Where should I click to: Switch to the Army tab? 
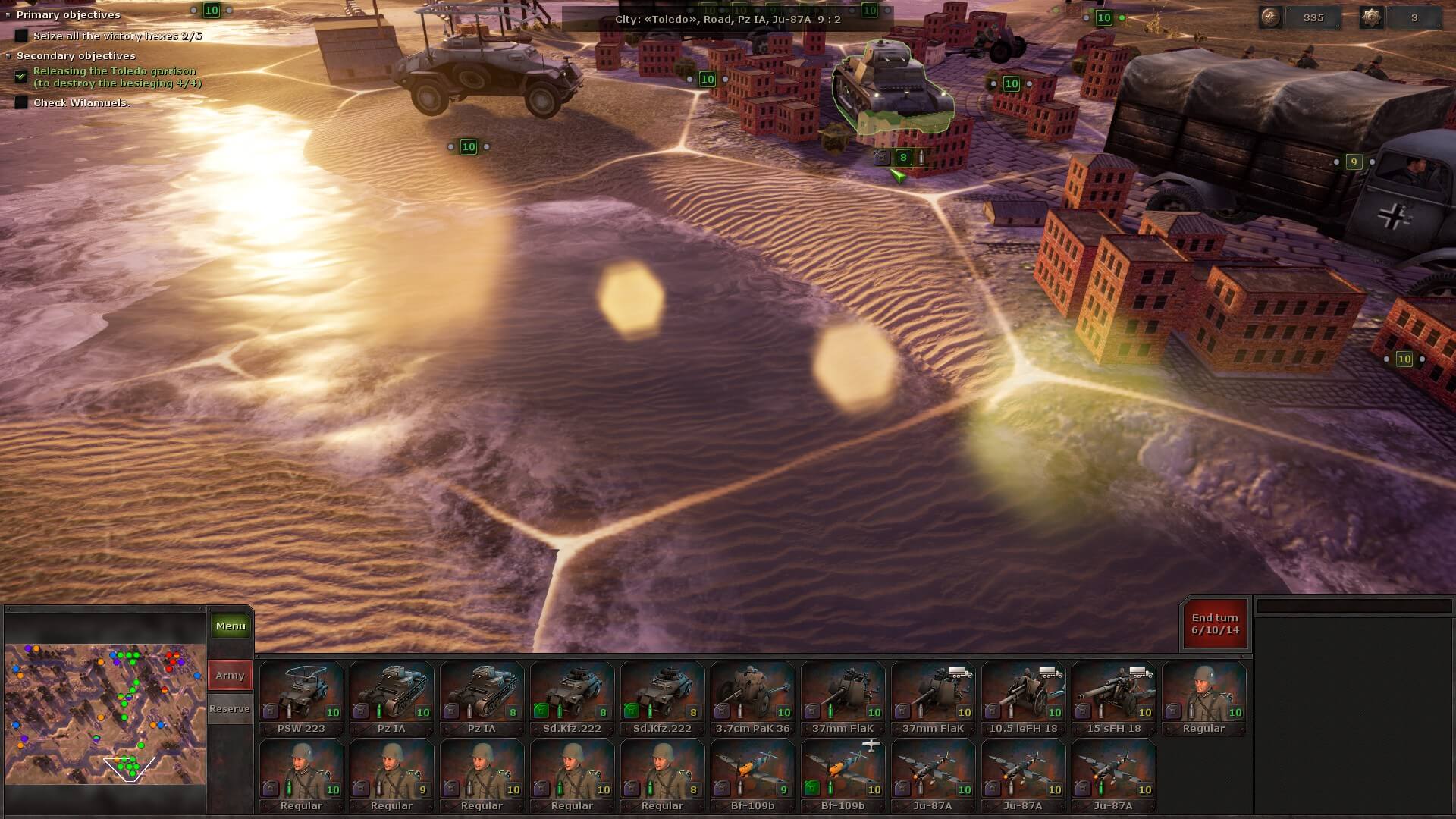click(230, 675)
